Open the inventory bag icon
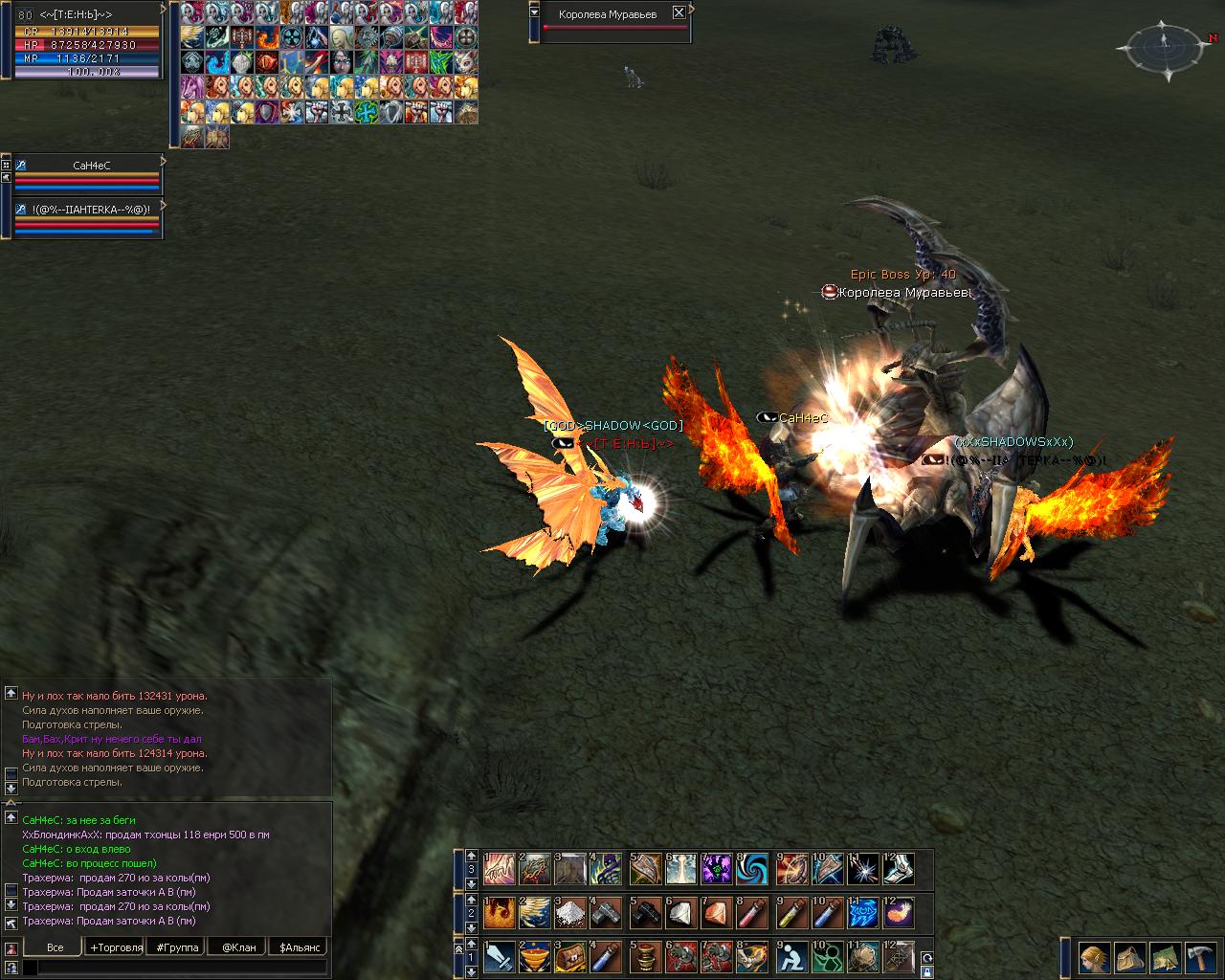1225x980 pixels. click(1129, 956)
